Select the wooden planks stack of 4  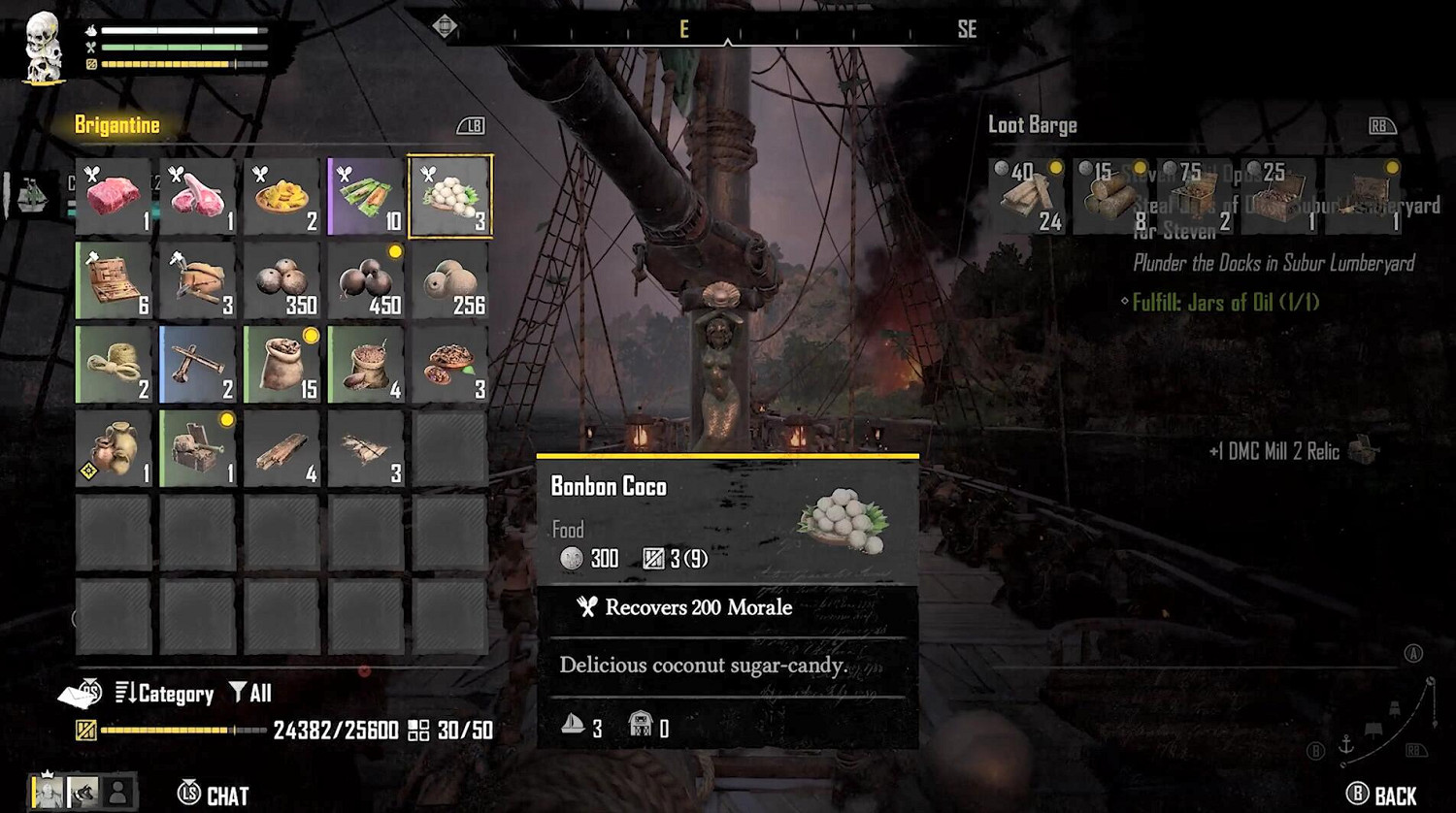(282, 448)
